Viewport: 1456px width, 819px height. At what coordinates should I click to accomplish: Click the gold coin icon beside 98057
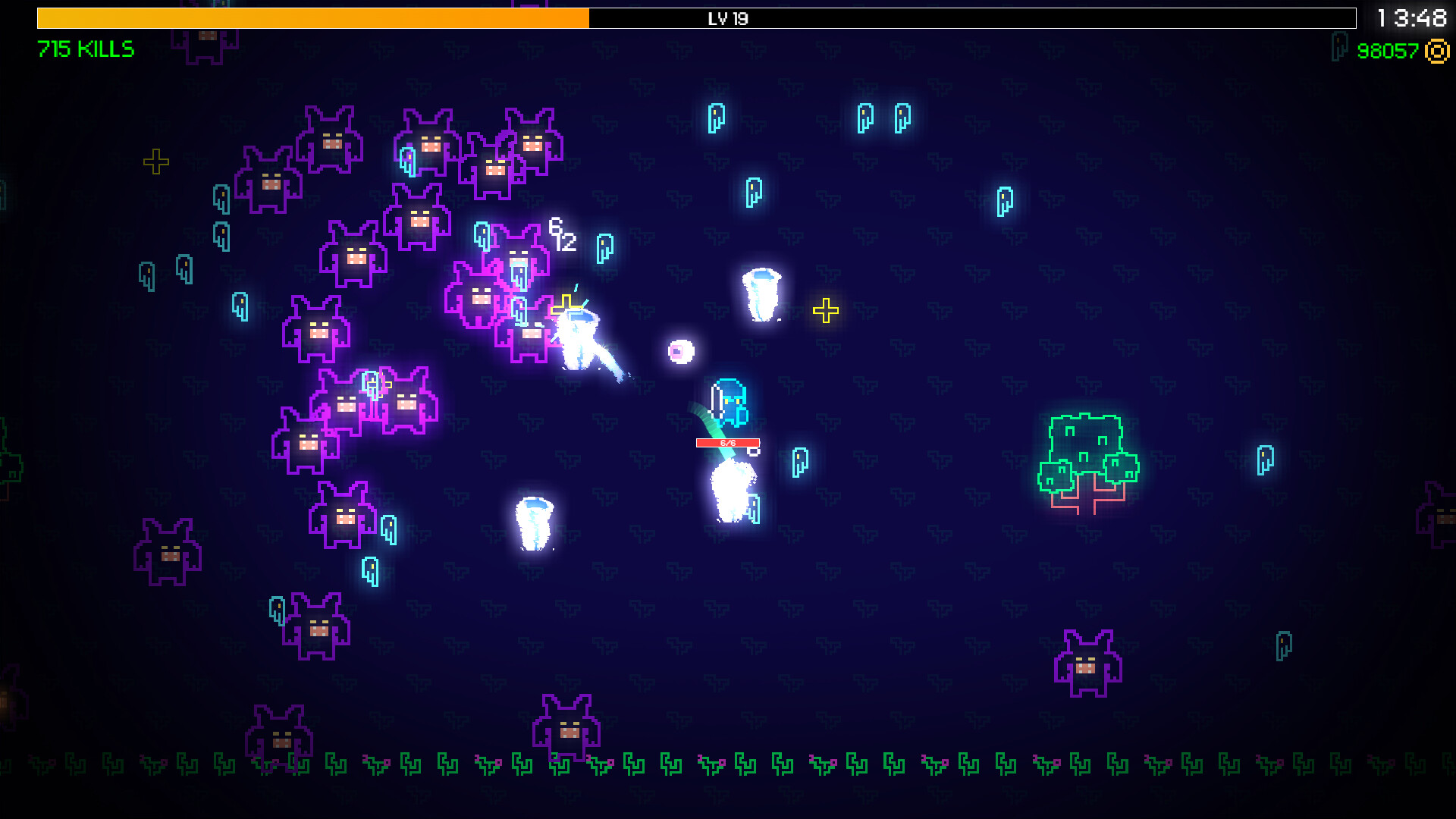[1437, 52]
